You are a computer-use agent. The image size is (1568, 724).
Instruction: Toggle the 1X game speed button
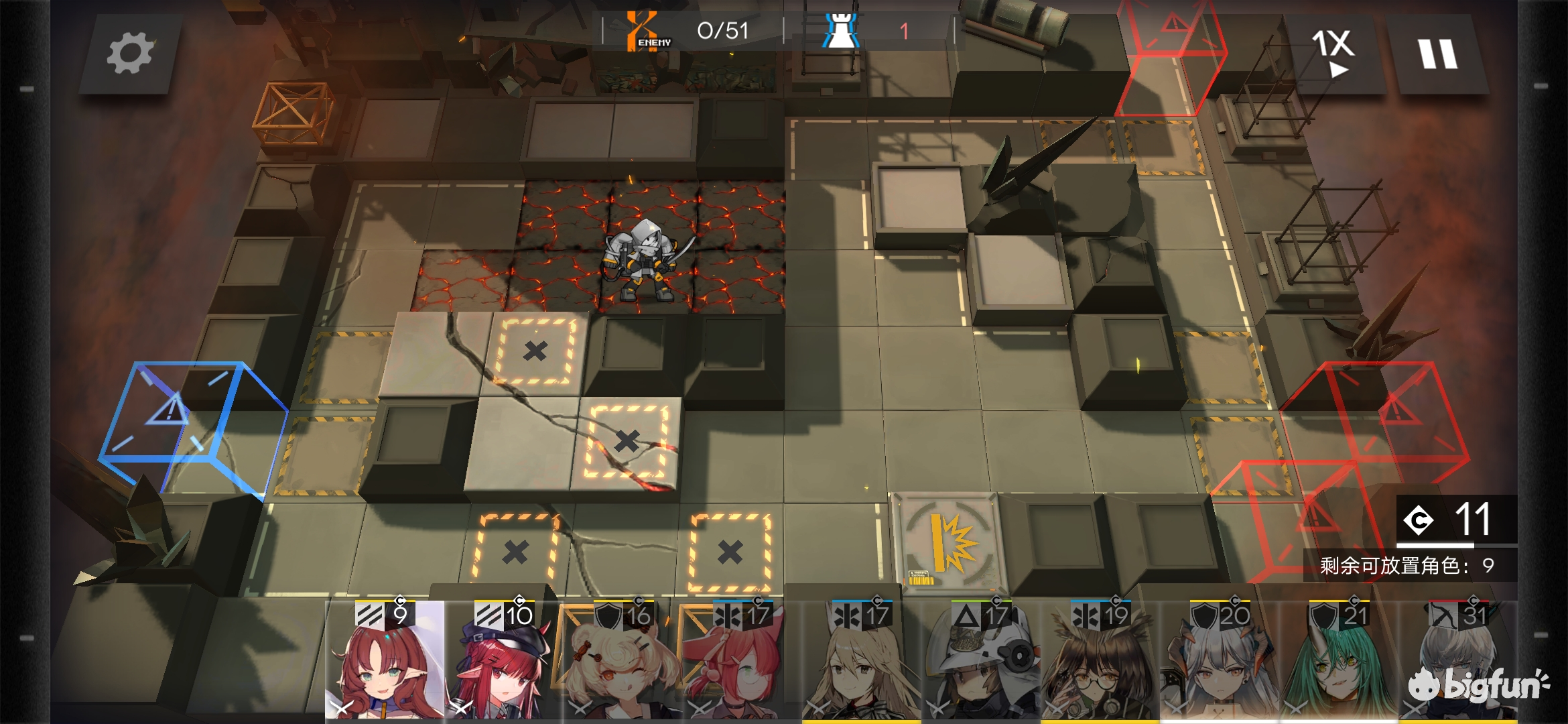pos(1333,54)
